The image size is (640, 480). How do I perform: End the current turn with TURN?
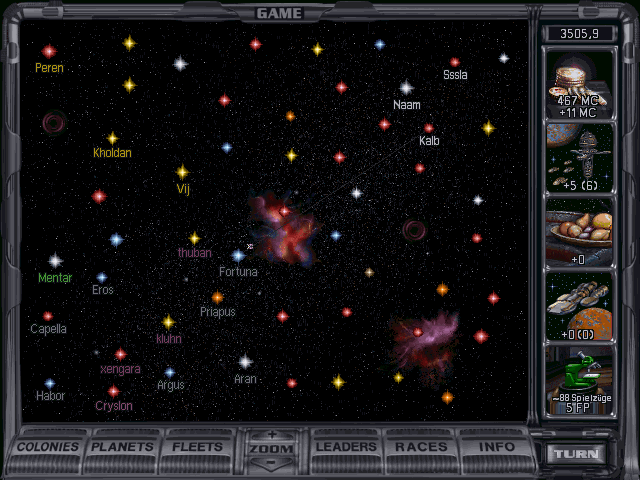[577, 454]
